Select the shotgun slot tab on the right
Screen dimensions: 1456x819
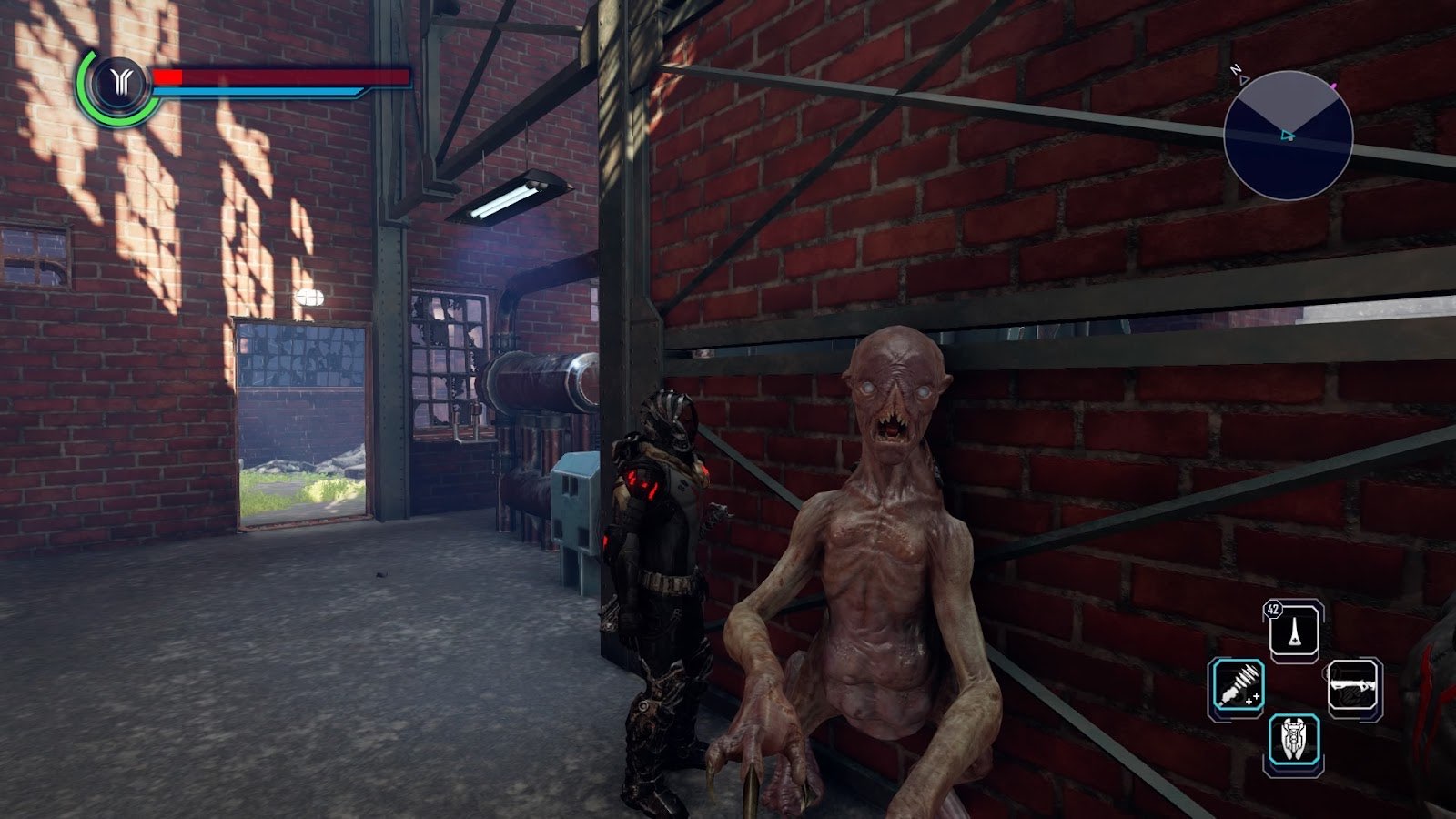1352,684
